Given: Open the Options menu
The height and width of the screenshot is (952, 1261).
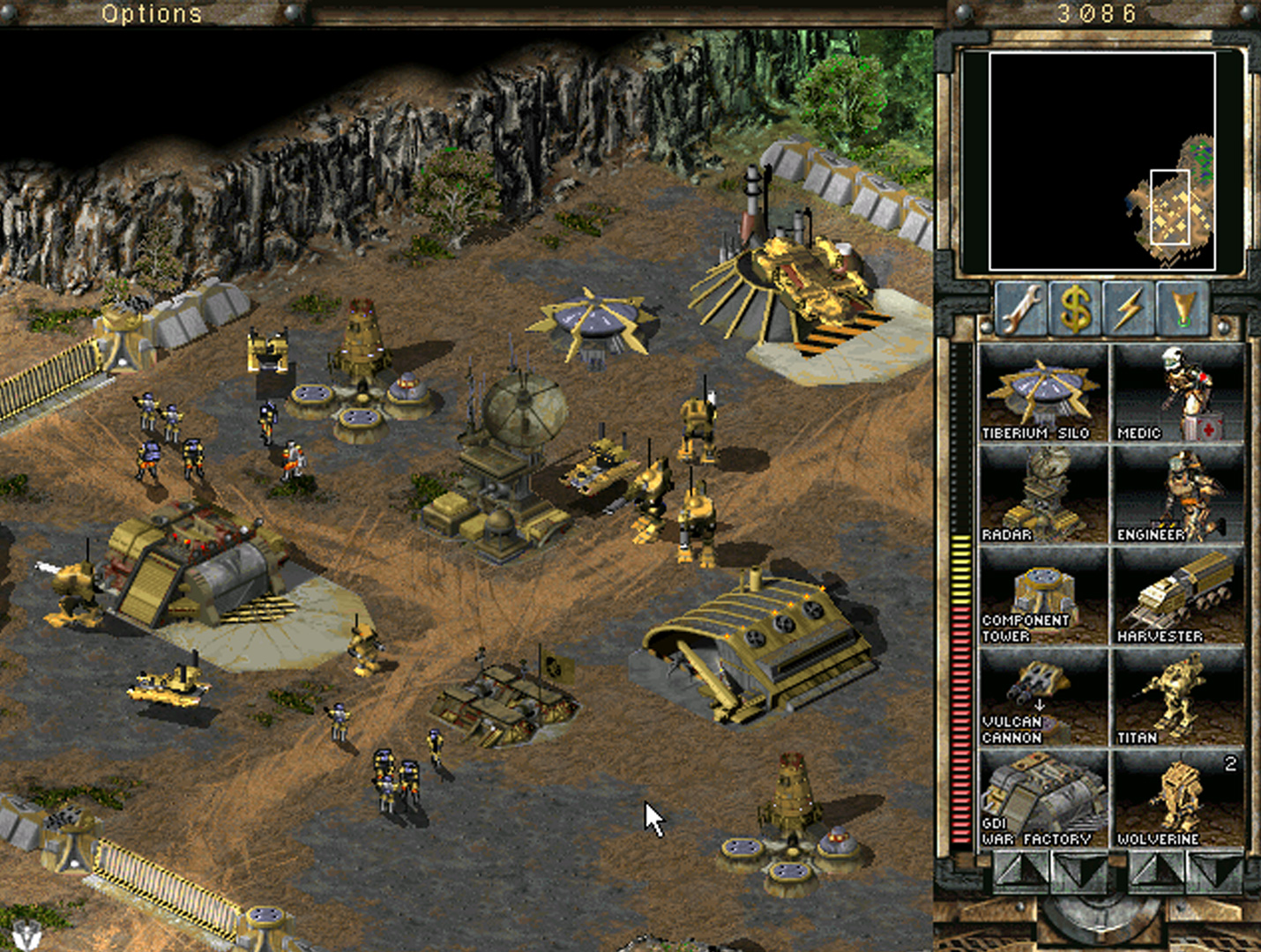Looking at the screenshot, I should coord(152,13).
